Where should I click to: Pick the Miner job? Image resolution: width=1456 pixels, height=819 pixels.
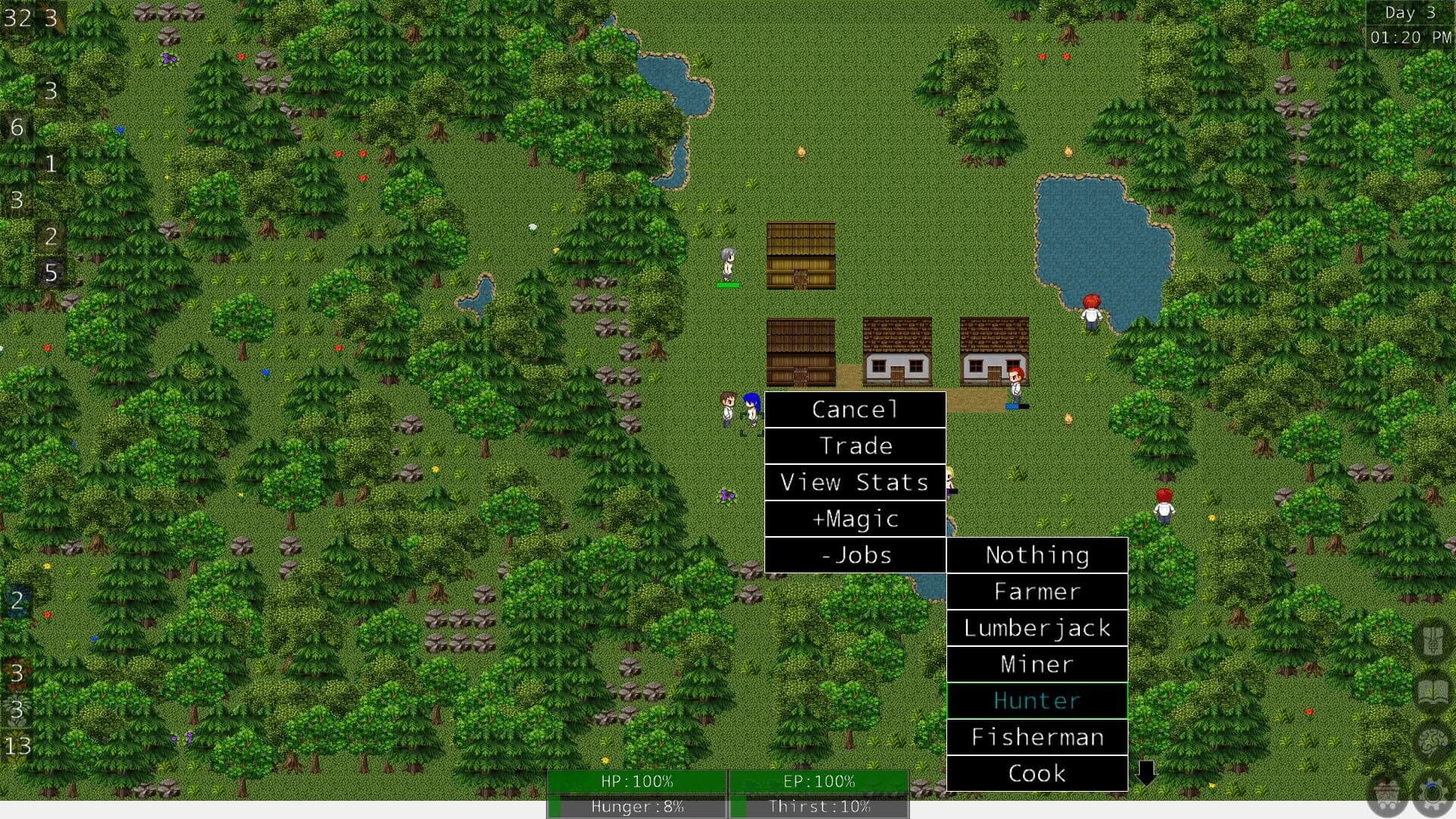coord(1036,664)
